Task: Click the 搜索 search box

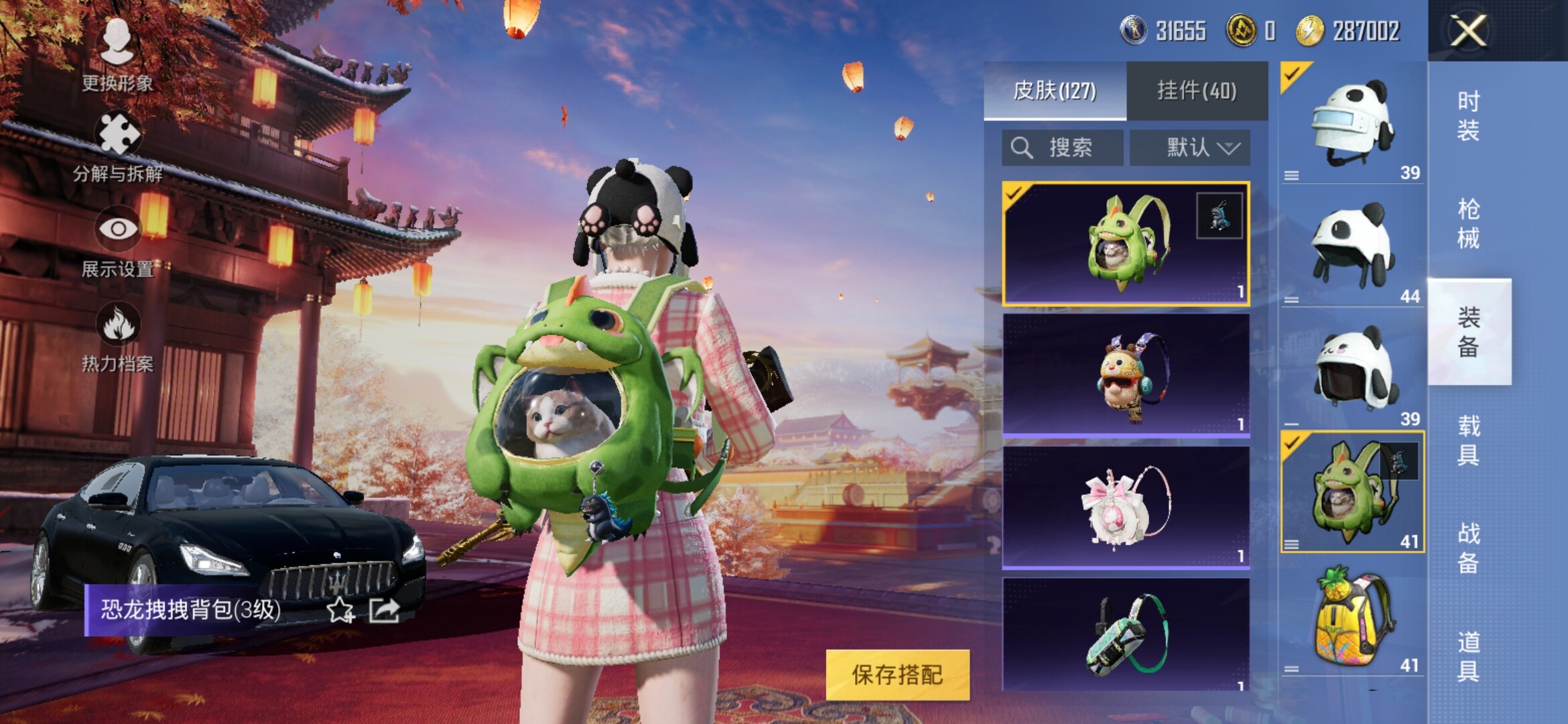Action: point(1062,147)
